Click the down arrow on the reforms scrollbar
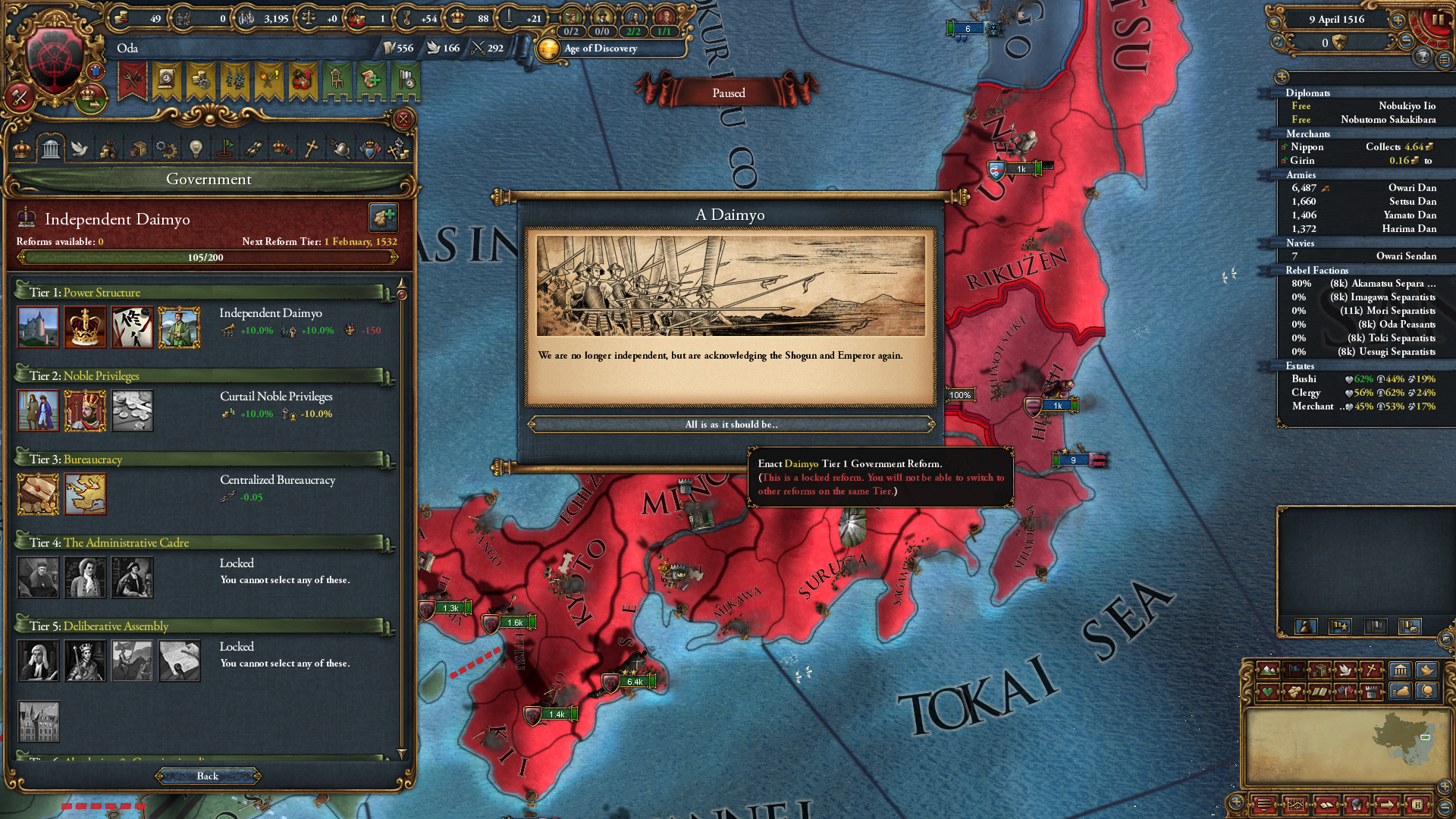1456x819 pixels. click(400, 754)
